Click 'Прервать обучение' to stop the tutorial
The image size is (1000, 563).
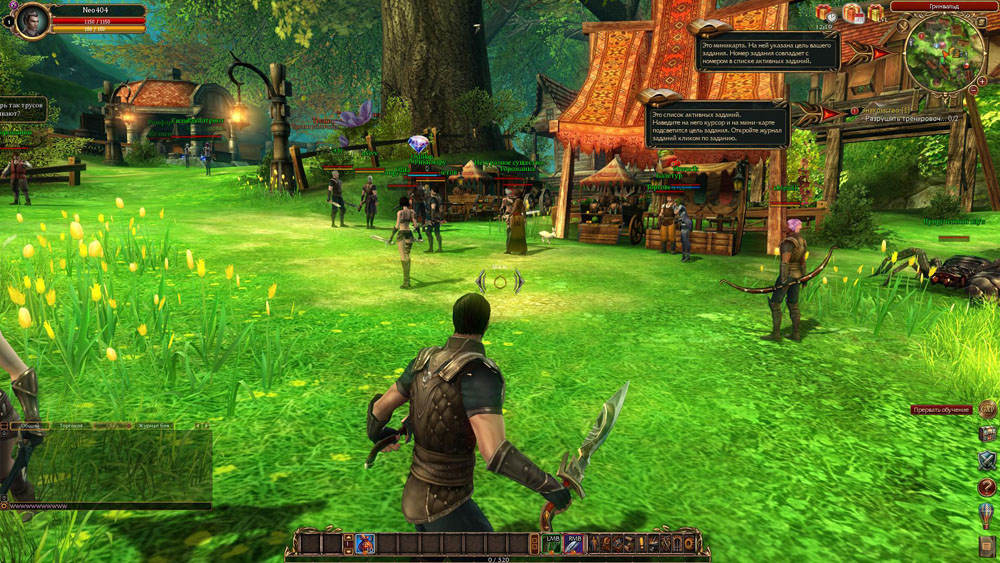point(941,410)
